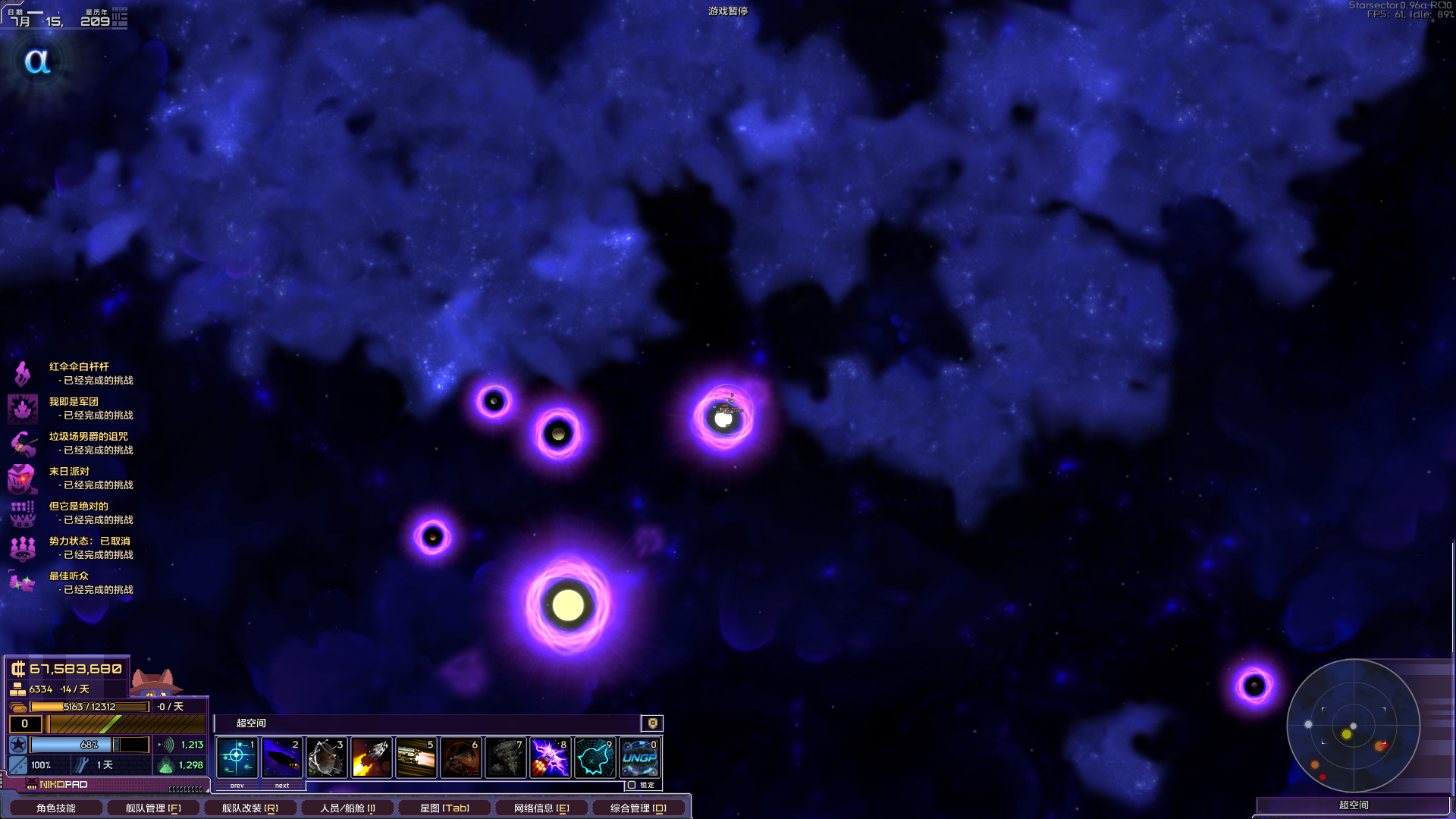
Task: Activate the dark ship ability in slot 2
Action: click(x=281, y=757)
